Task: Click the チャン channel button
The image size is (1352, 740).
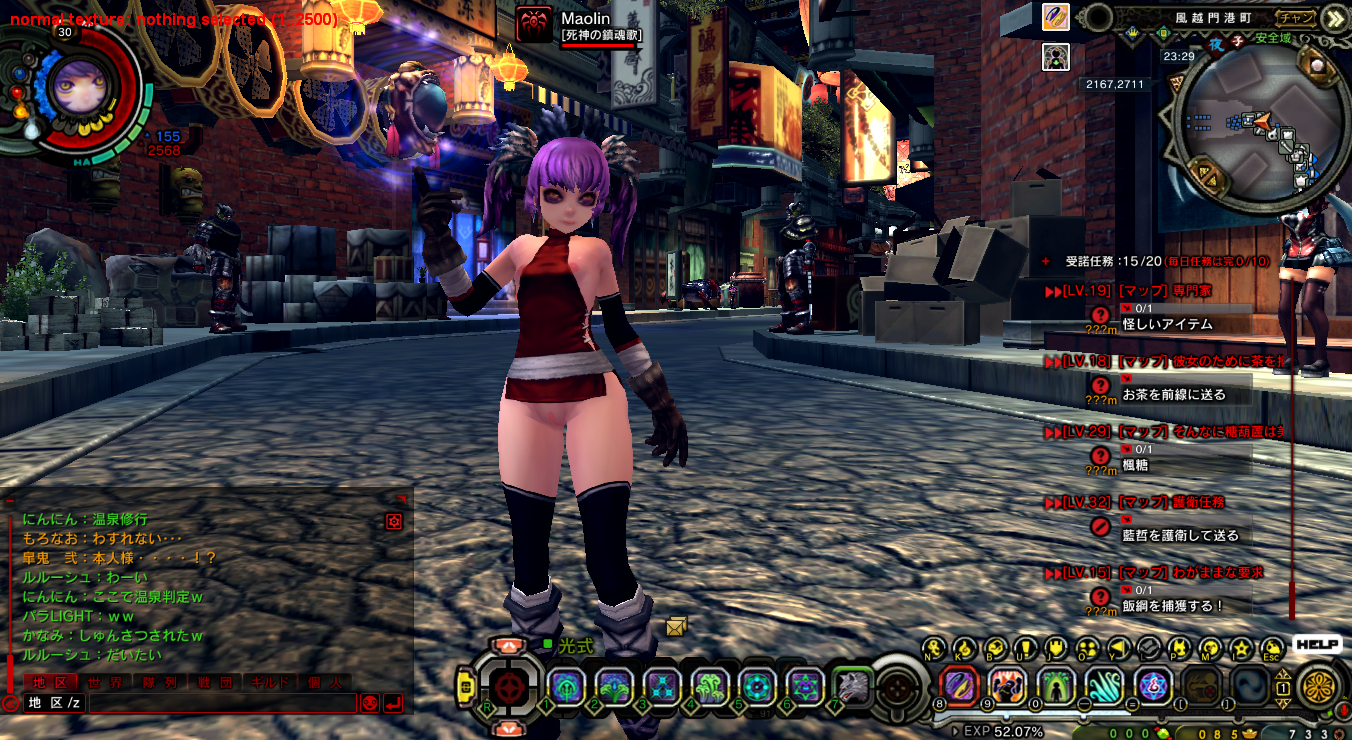Action: pyautogui.click(x=1296, y=17)
